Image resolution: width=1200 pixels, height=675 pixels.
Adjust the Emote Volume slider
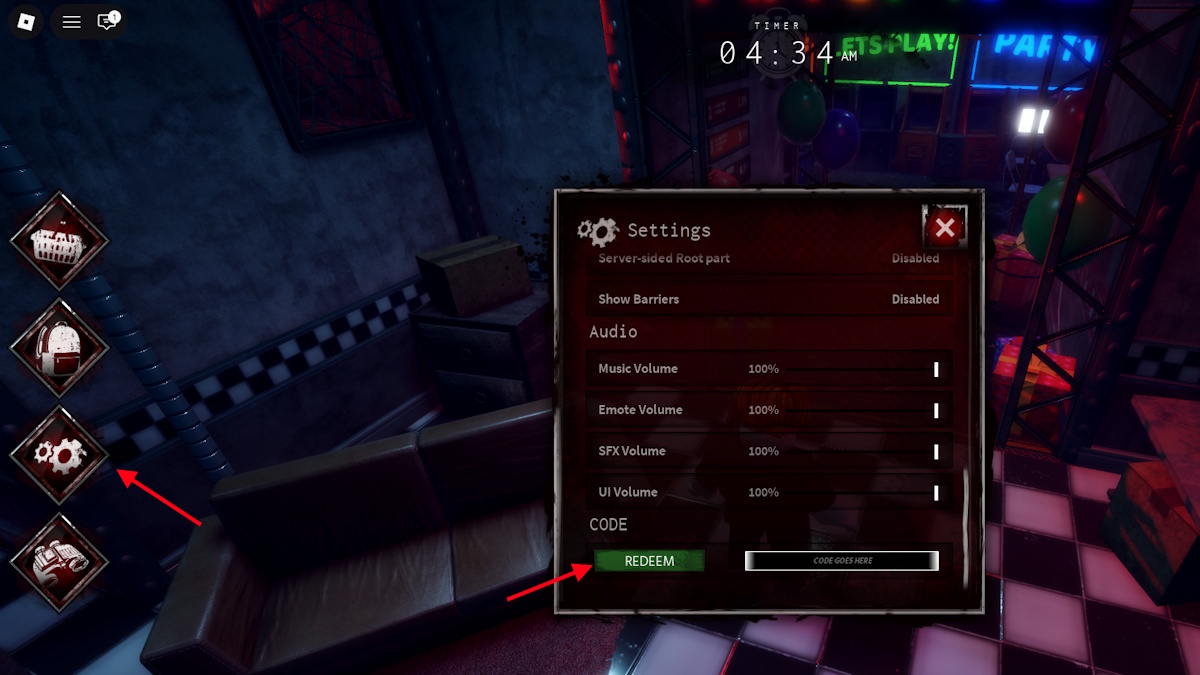pyautogui.click(x=936, y=410)
